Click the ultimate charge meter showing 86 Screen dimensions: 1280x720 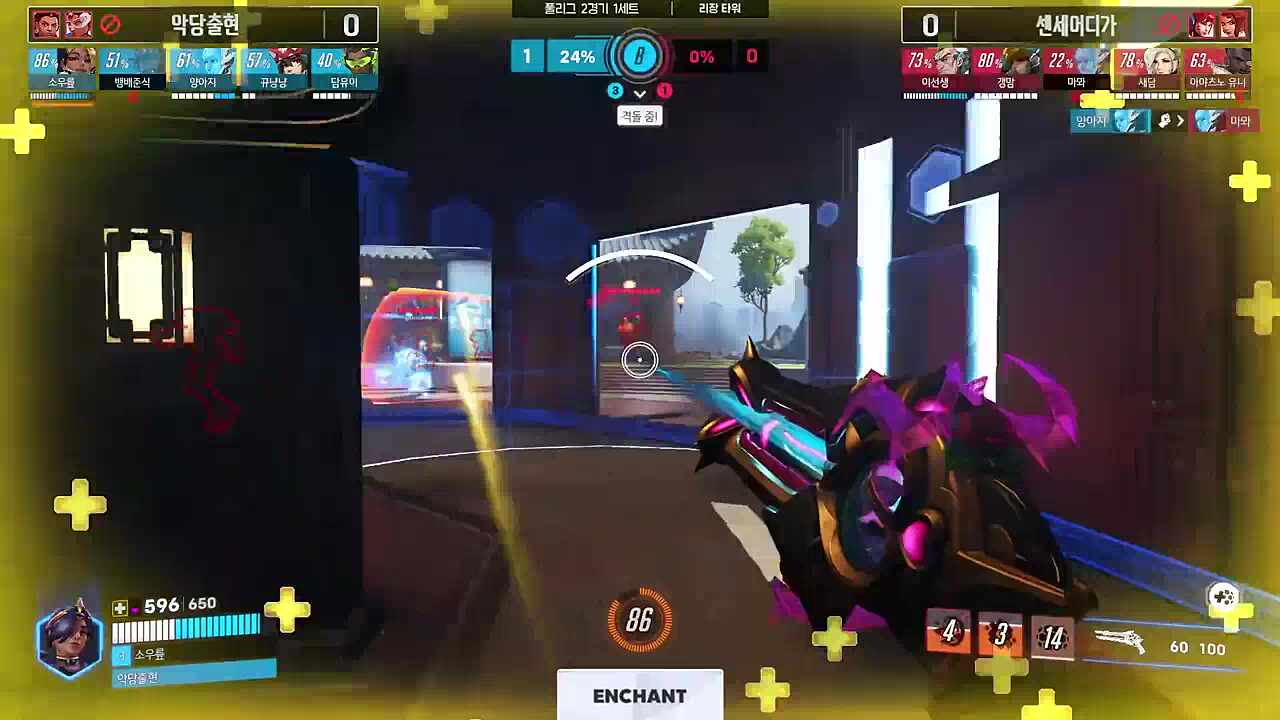click(x=639, y=621)
